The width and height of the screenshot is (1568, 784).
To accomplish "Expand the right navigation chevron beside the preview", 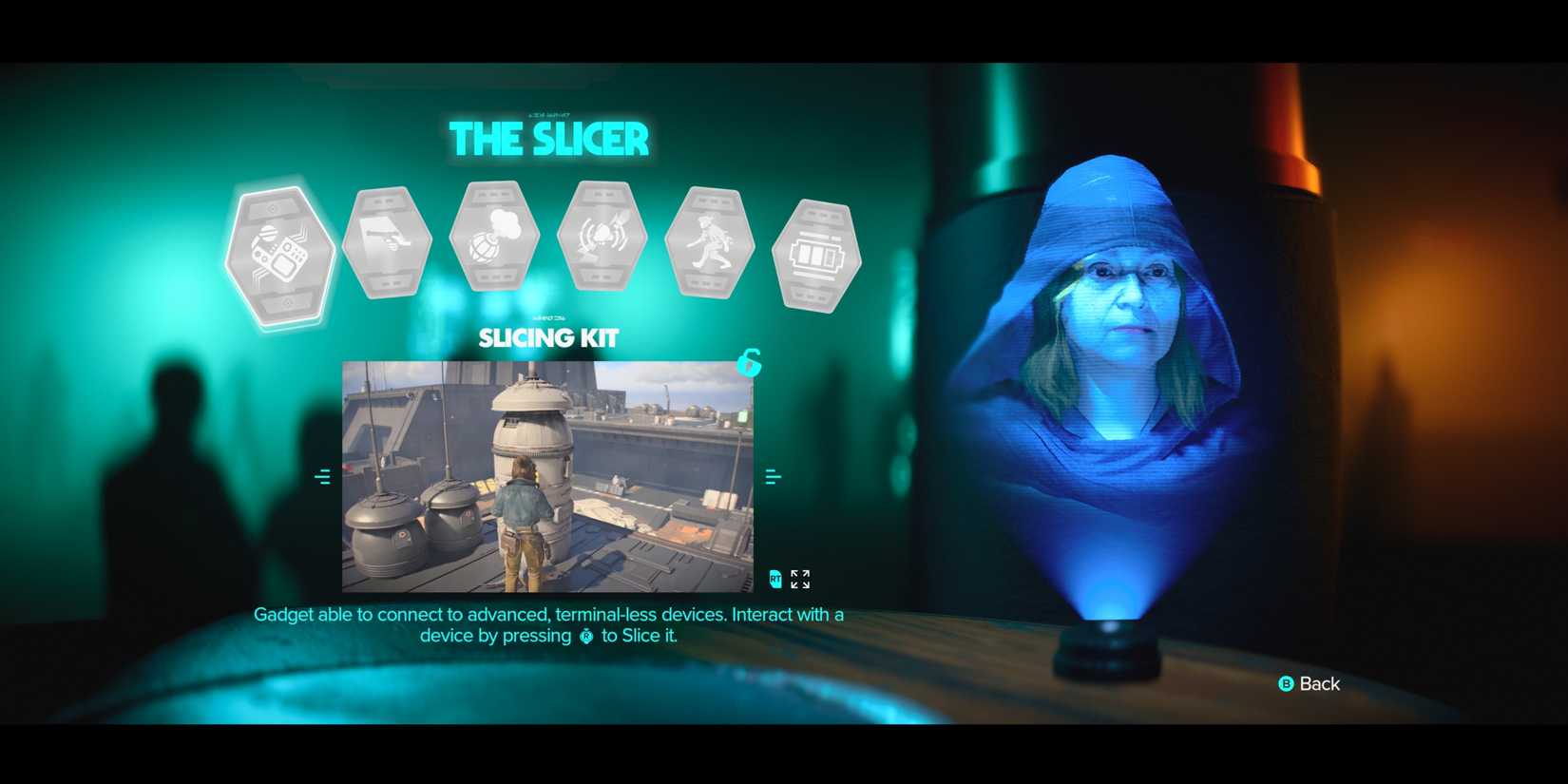I will pos(774,476).
